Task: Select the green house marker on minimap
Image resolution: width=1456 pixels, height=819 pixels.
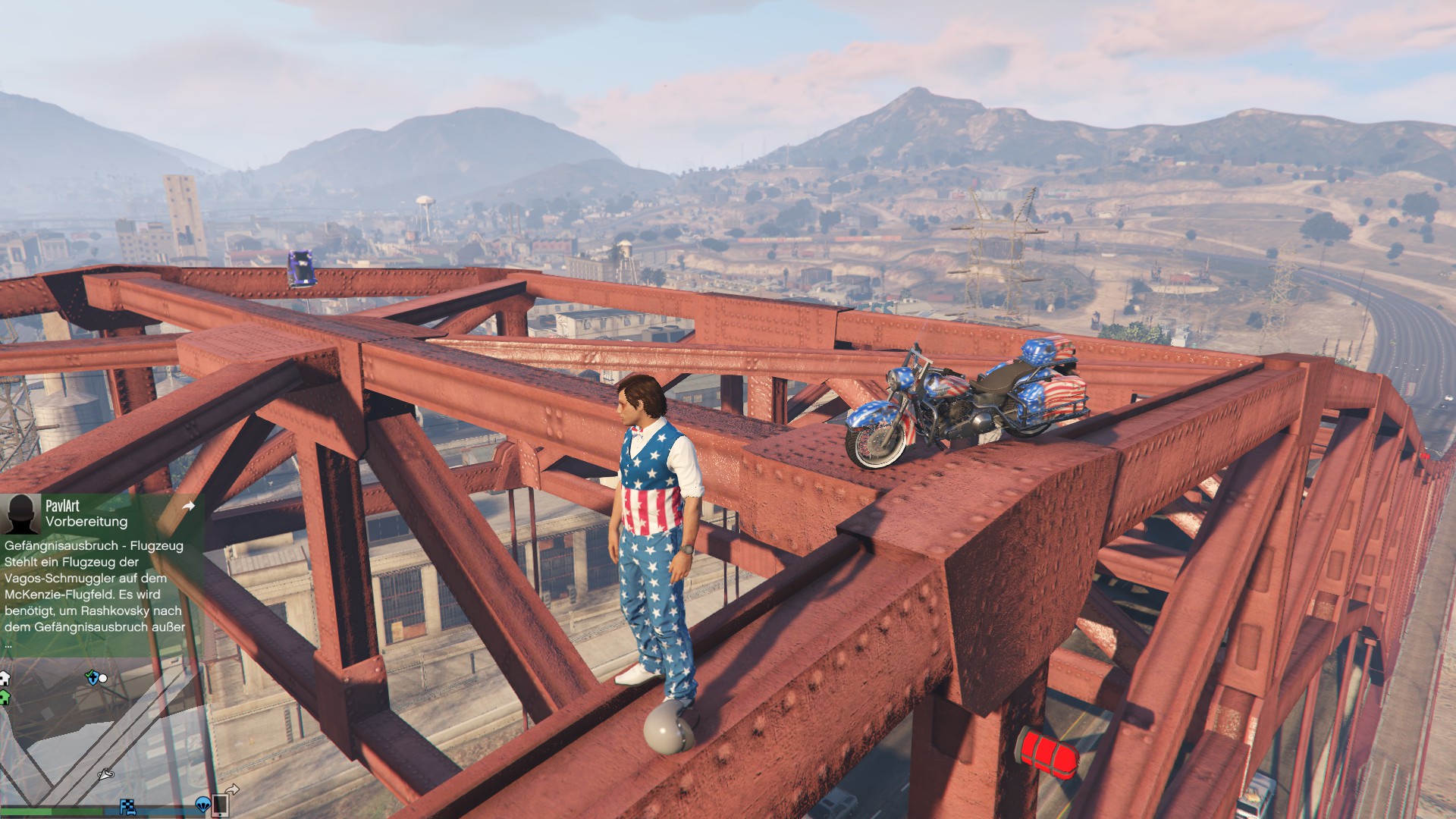Action: coord(5,697)
